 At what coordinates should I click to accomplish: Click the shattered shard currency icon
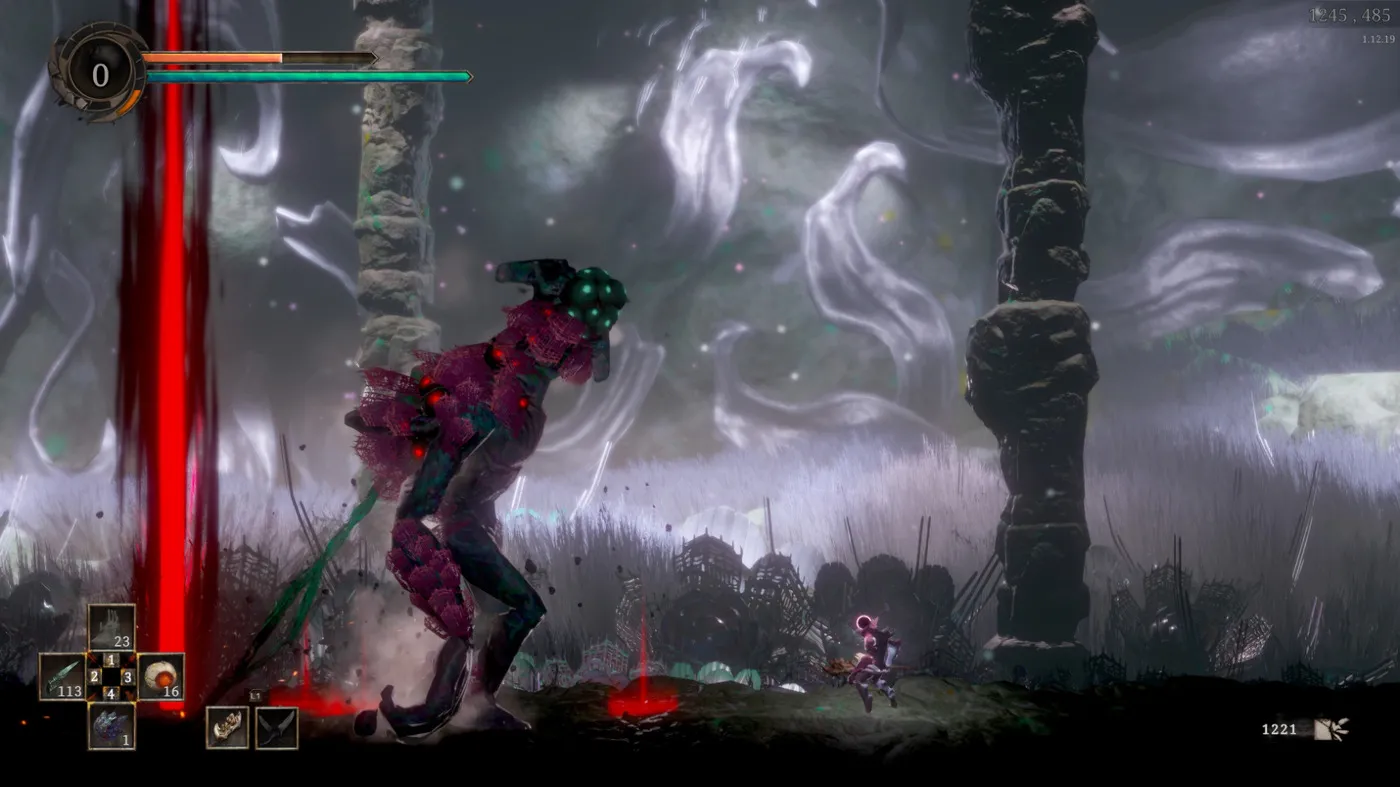(1331, 729)
